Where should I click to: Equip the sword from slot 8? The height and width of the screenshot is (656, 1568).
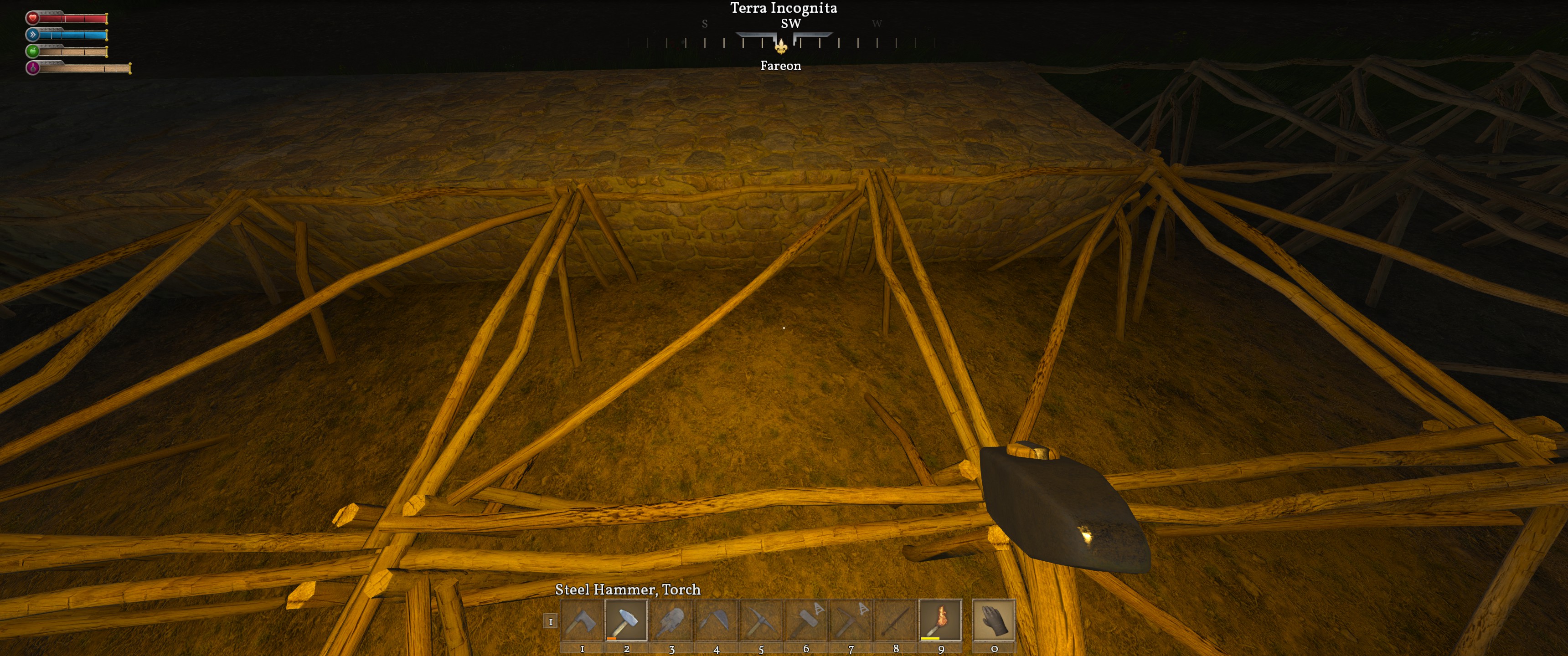tap(895, 621)
